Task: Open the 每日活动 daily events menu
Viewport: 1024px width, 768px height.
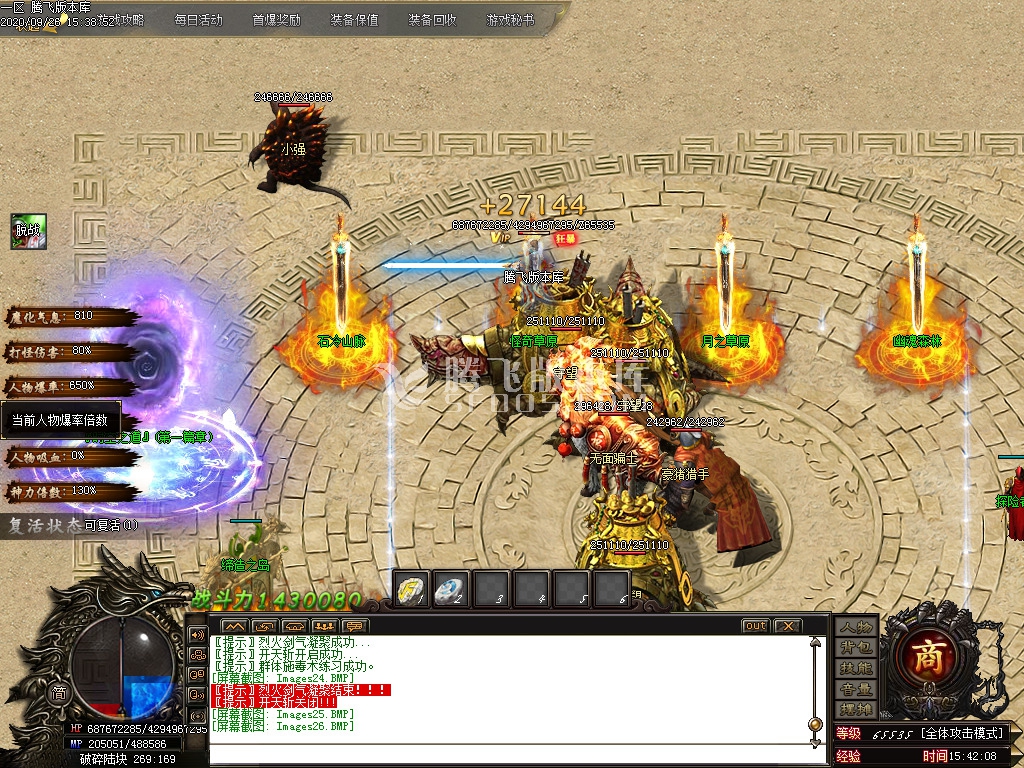Action: pyautogui.click(x=198, y=19)
